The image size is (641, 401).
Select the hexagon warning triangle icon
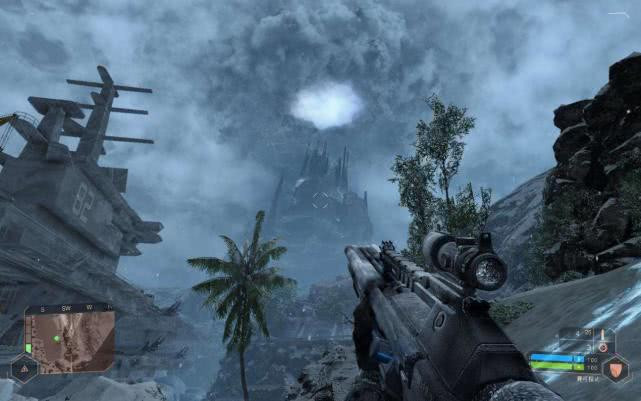22,369
